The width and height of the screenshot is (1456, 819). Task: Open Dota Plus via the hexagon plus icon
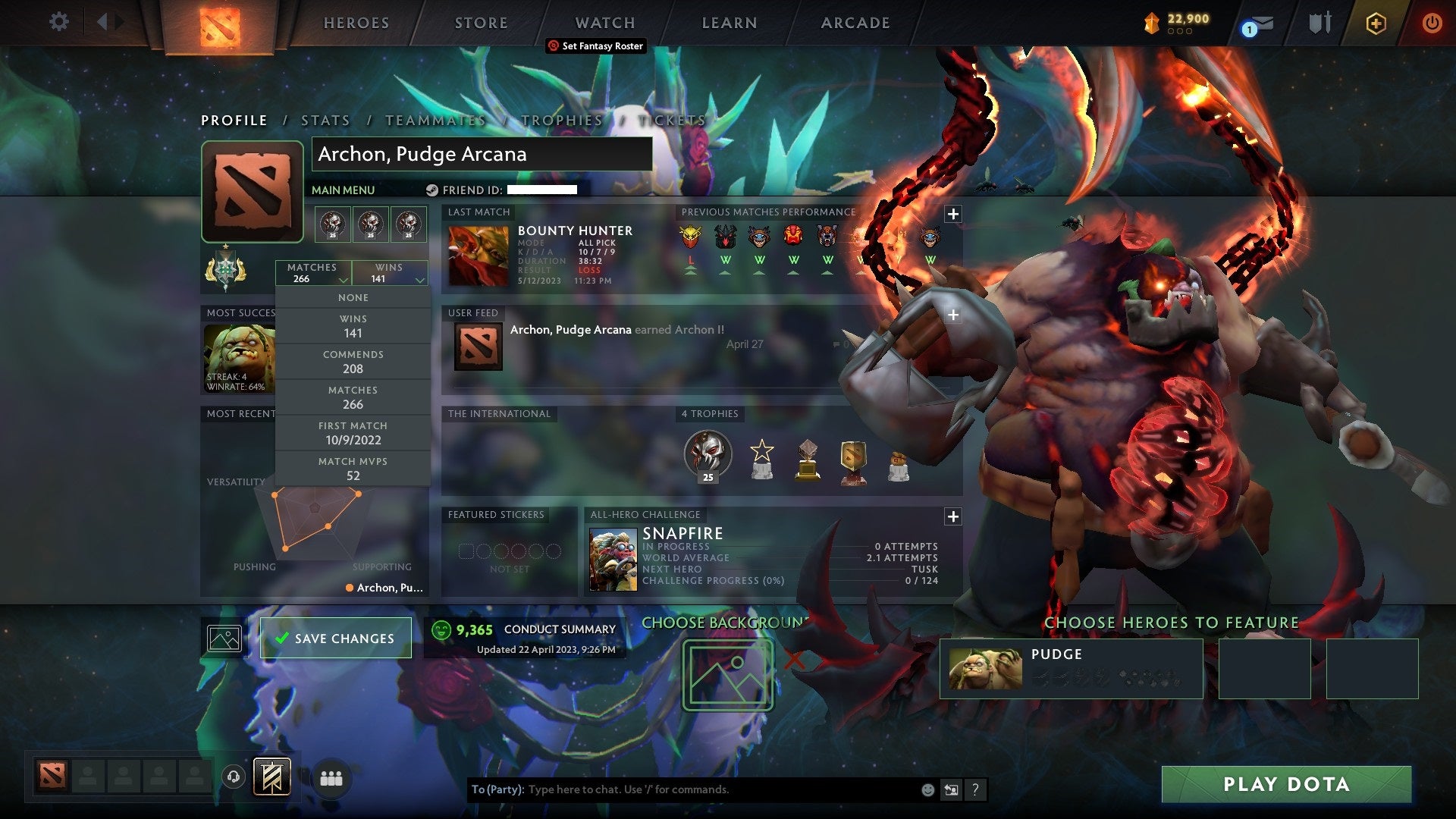(x=1376, y=24)
